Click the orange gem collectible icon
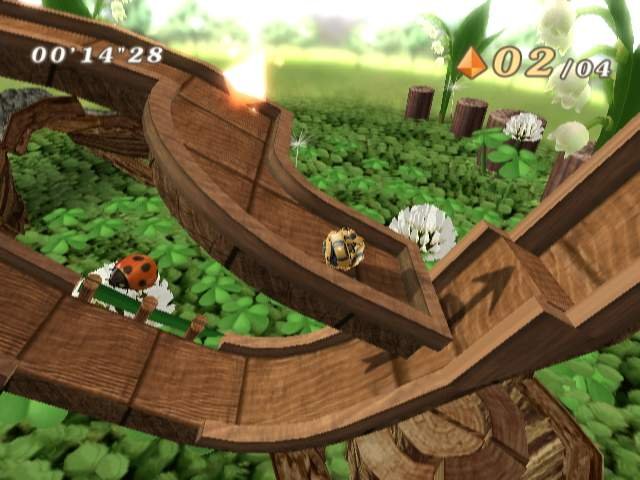 470,63
